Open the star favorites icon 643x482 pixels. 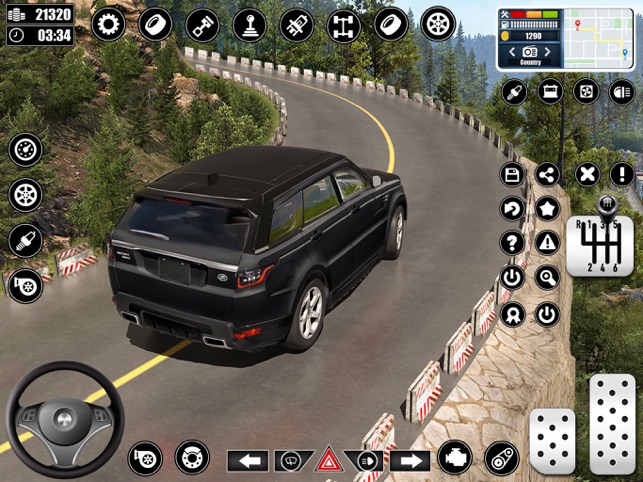coord(547,209)
